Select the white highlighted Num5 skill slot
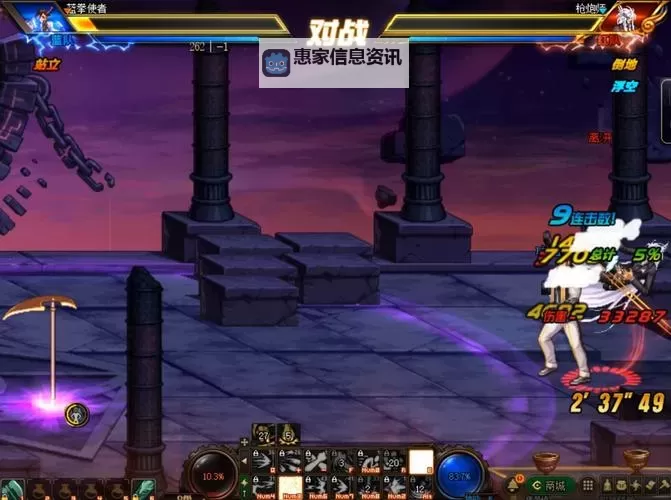The image size is (671, 500). click(x=290, y=487)
